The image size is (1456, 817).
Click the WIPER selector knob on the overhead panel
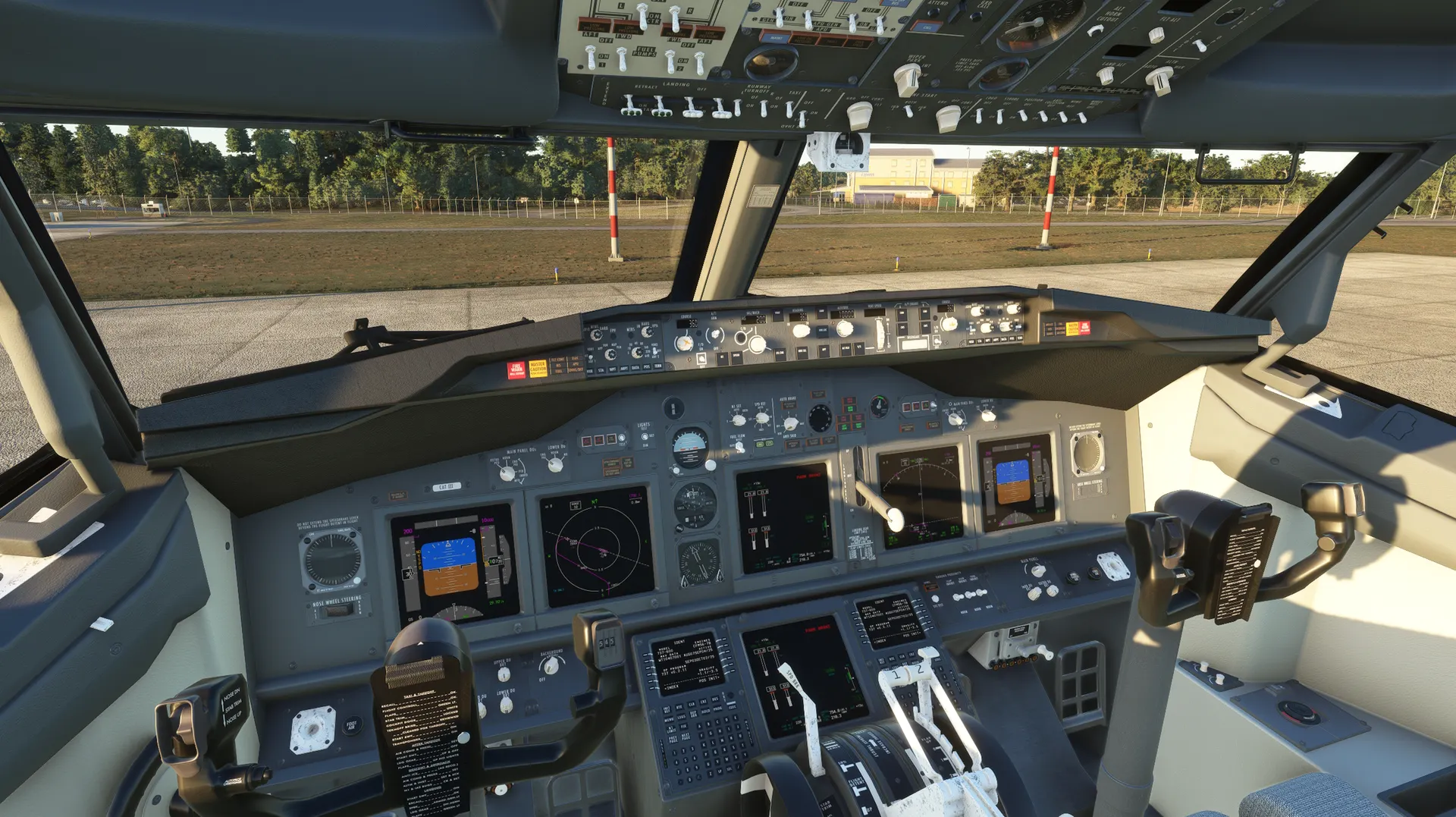click(x=907, y=79)
